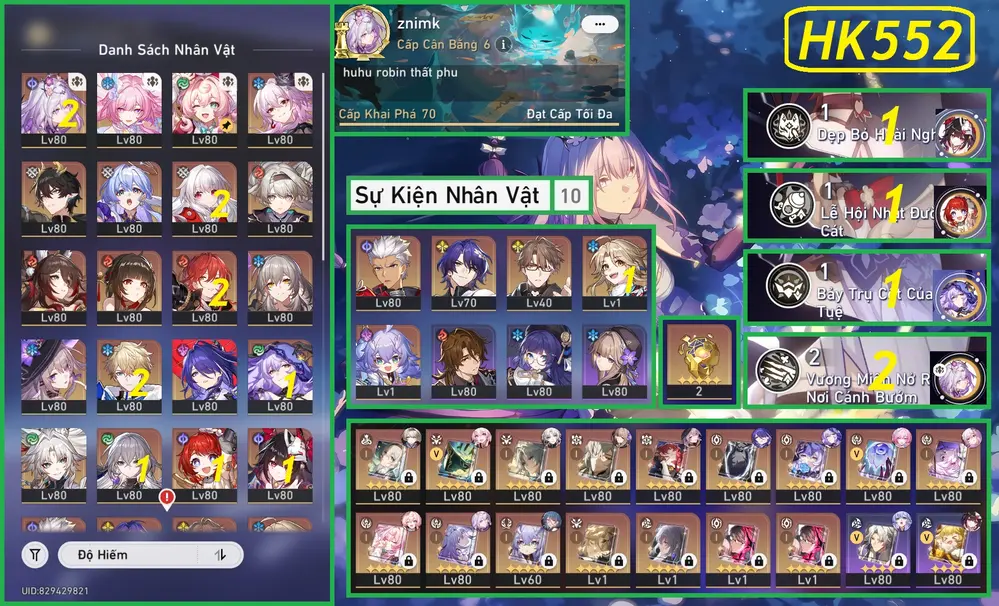Pick the Lv40 character with glasses
The image size is (999, 606).
tap(538, 272)
